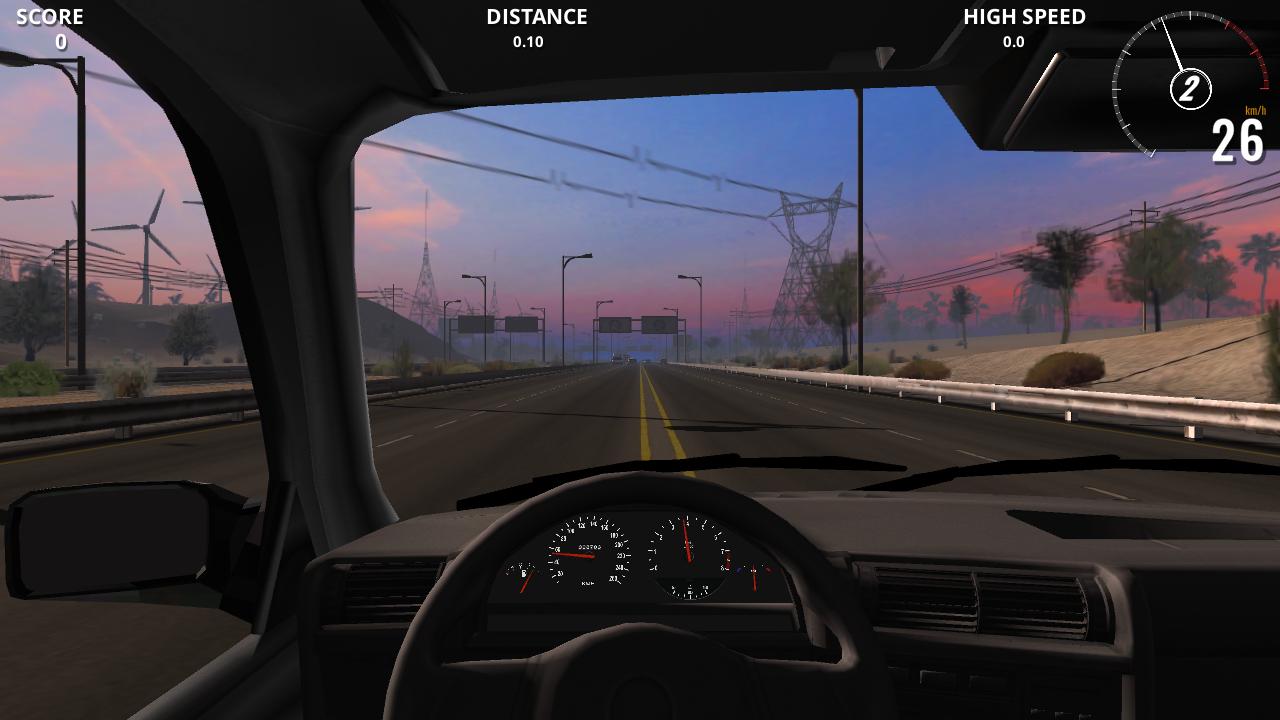Switch to the HIGH SPEED display
This screenshot has width=1280, height=720.
[1025, 17]
